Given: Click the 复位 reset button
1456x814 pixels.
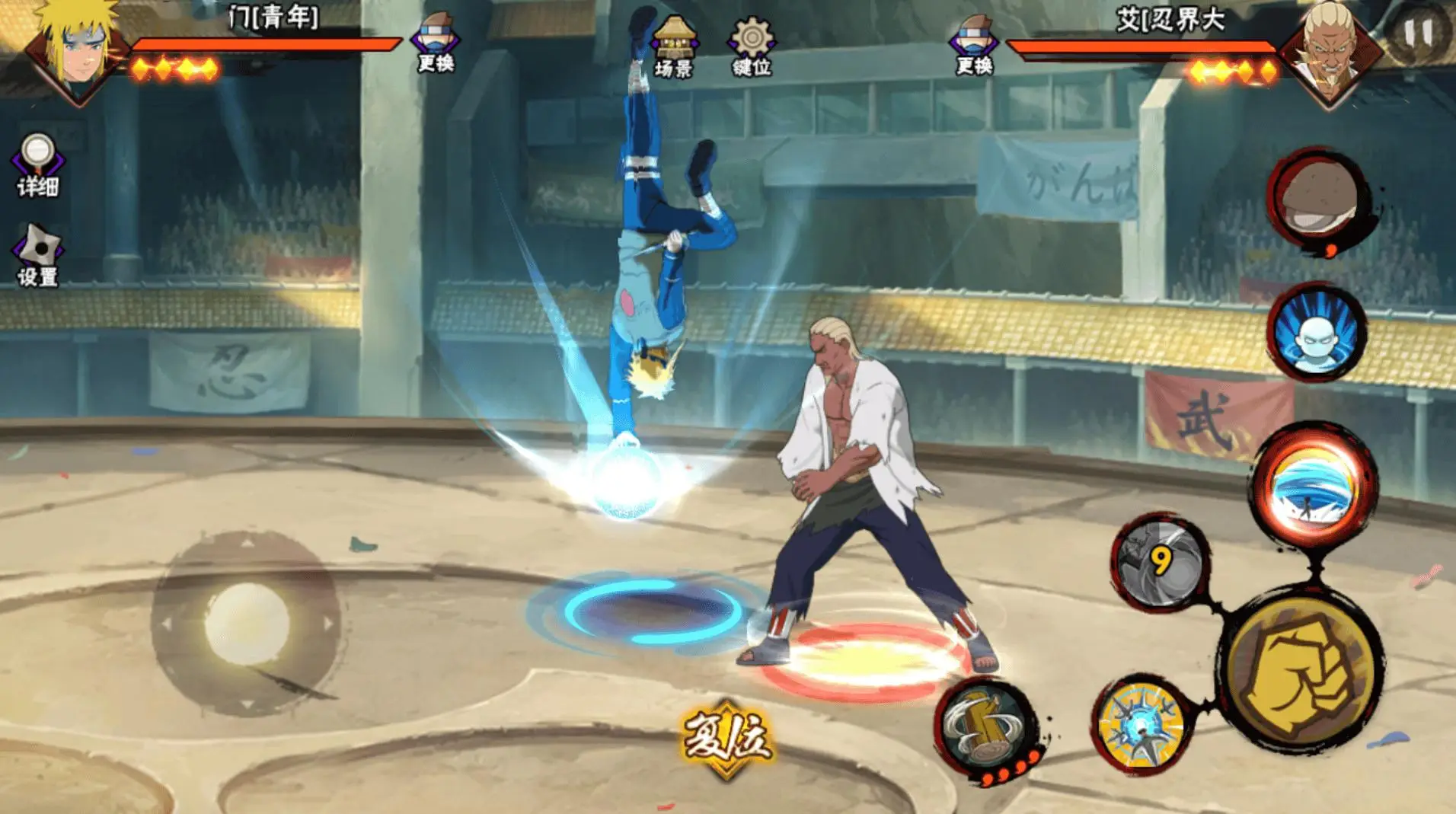Looking at the screenshot, I should [726, 736].
